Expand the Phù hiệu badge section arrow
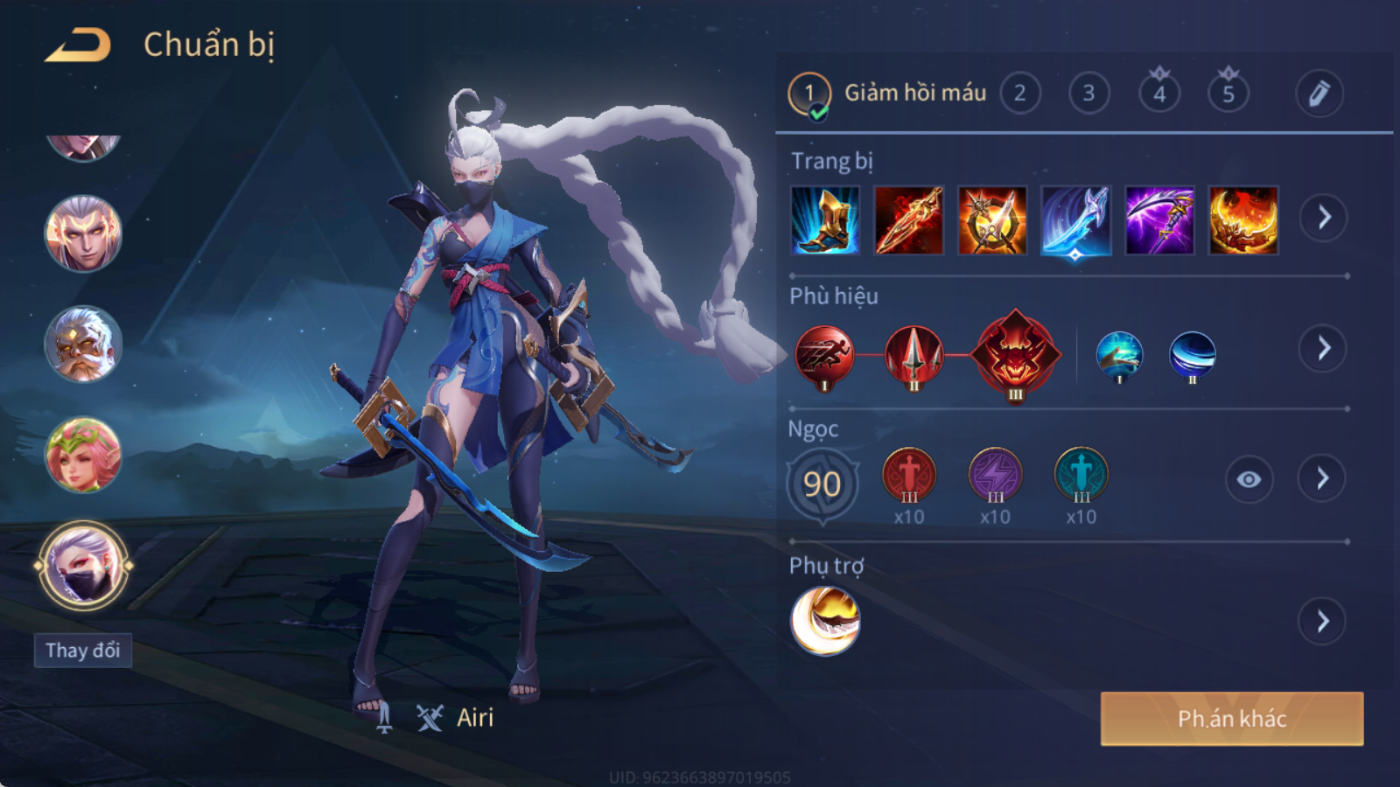 (1323, 348)
